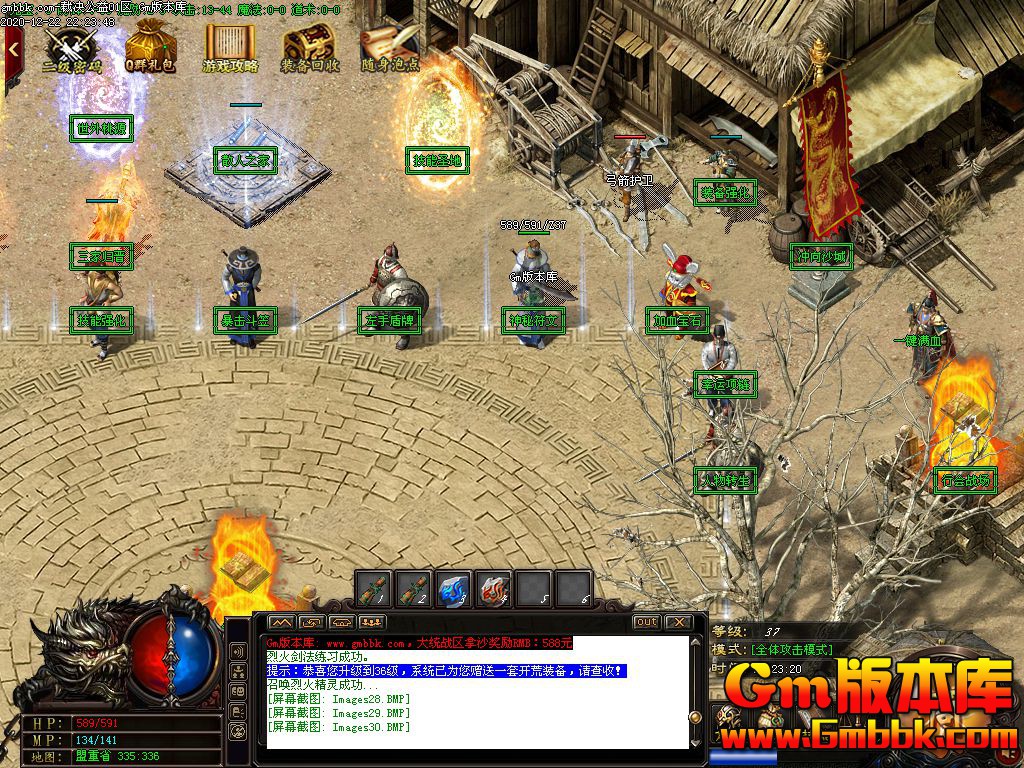This screenshot has height=768, width=1024.
Task: Use the potion in hotbar slot 1
Action: pyautogui.click(x=374, y=589)
